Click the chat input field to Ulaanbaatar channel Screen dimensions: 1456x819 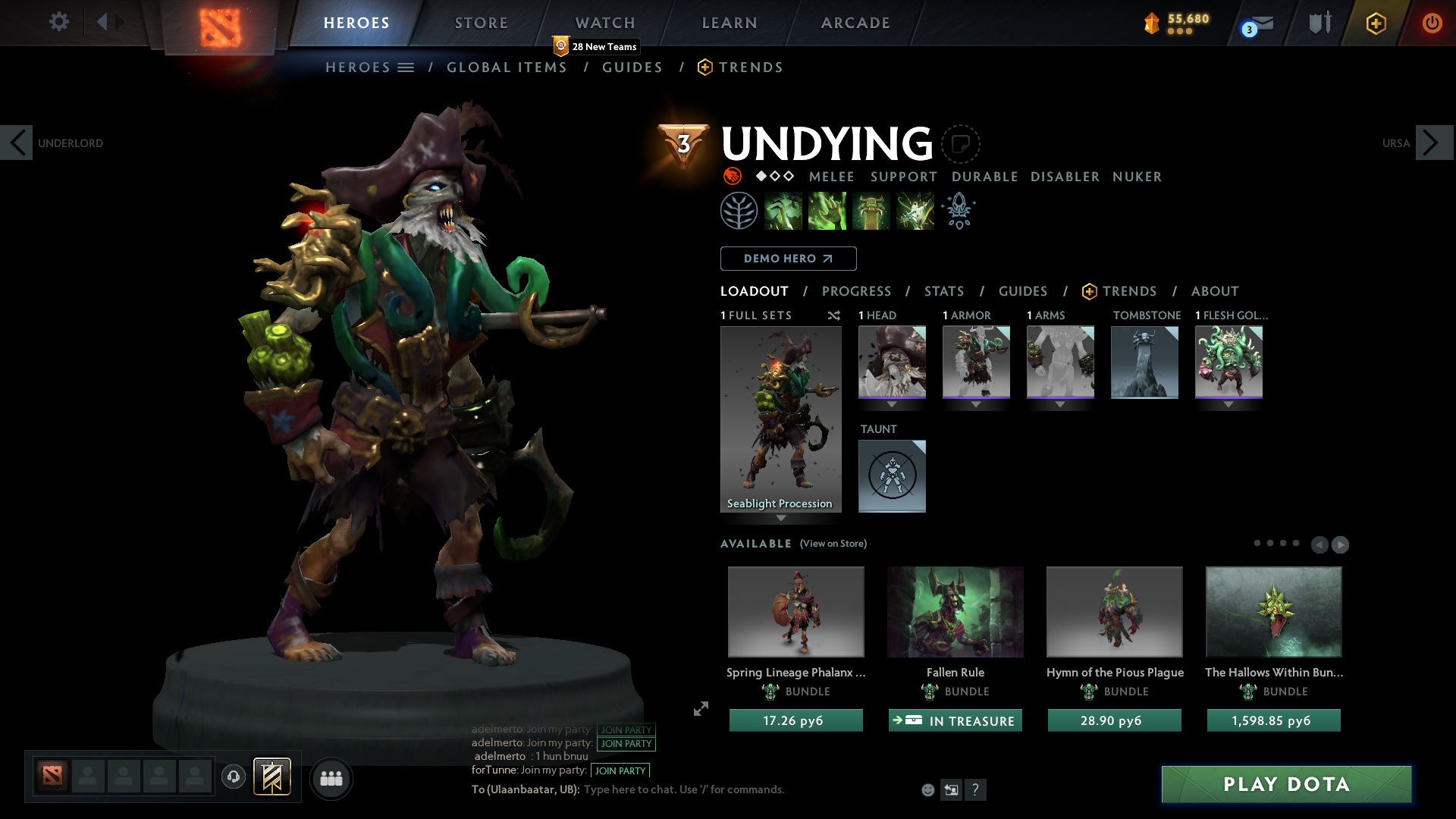click(x=682, y=789)
